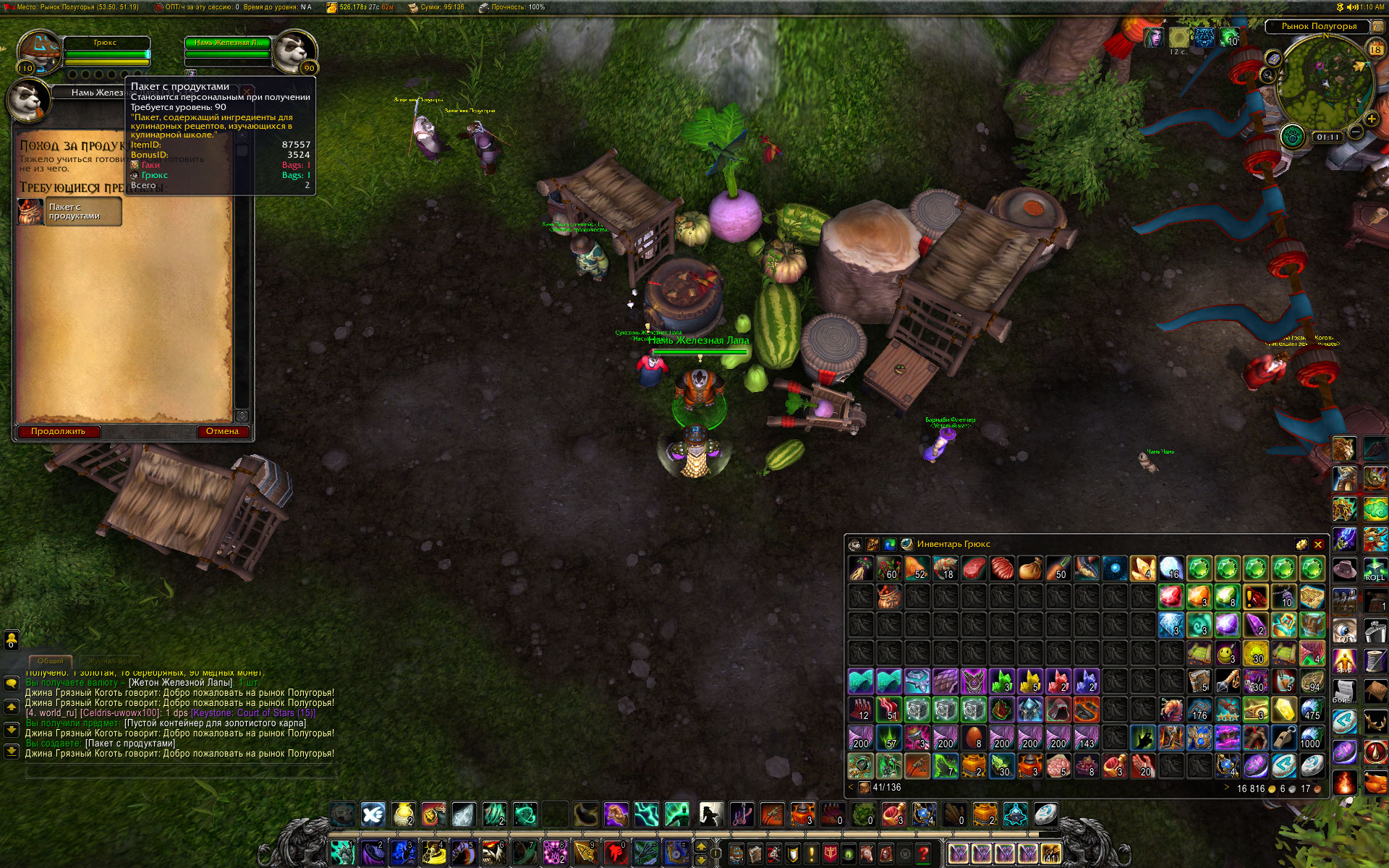Close the Инвентарь Грюкс bag window
The width and height of the screenshot is (1389, 868).
tap(1318, 545)
